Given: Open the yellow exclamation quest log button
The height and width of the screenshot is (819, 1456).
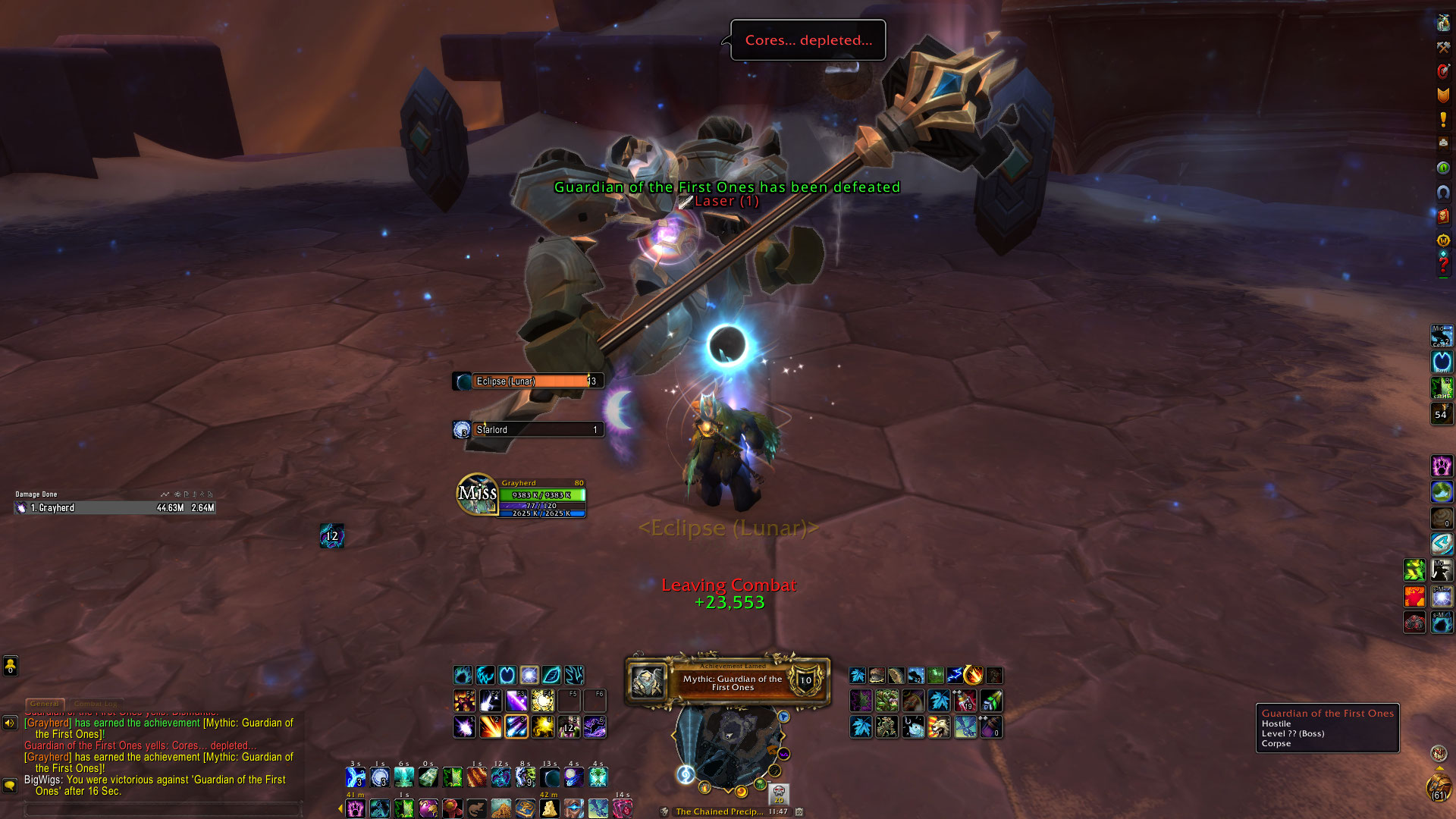Looking at the screenshot, I should [1443, 119].
